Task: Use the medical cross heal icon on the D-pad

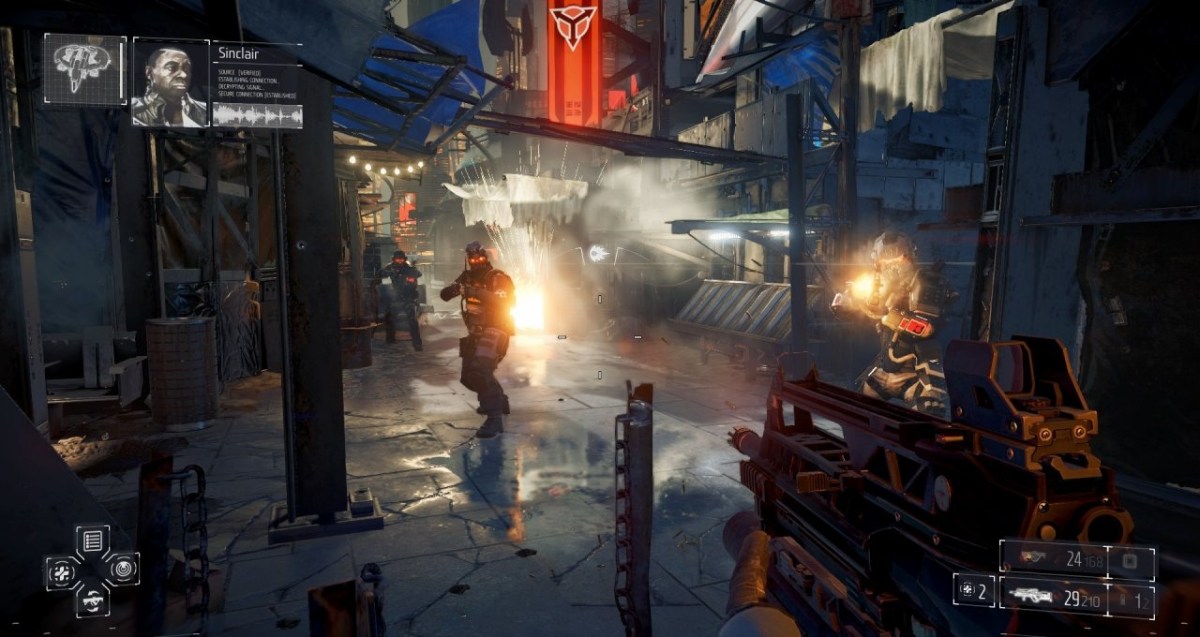Action: [x=61, y=572]
